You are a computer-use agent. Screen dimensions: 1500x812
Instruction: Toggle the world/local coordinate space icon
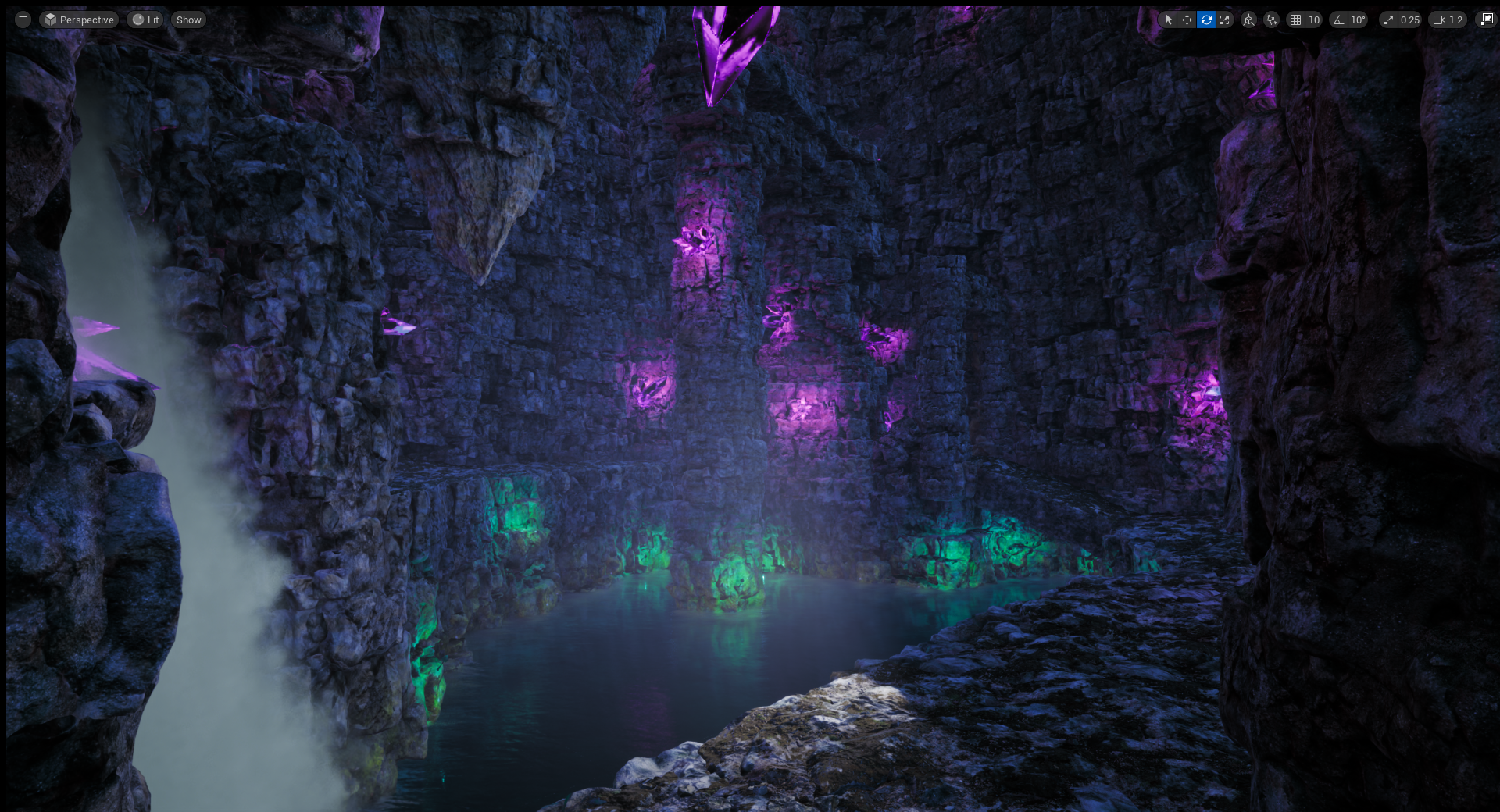click(1249, 20)
